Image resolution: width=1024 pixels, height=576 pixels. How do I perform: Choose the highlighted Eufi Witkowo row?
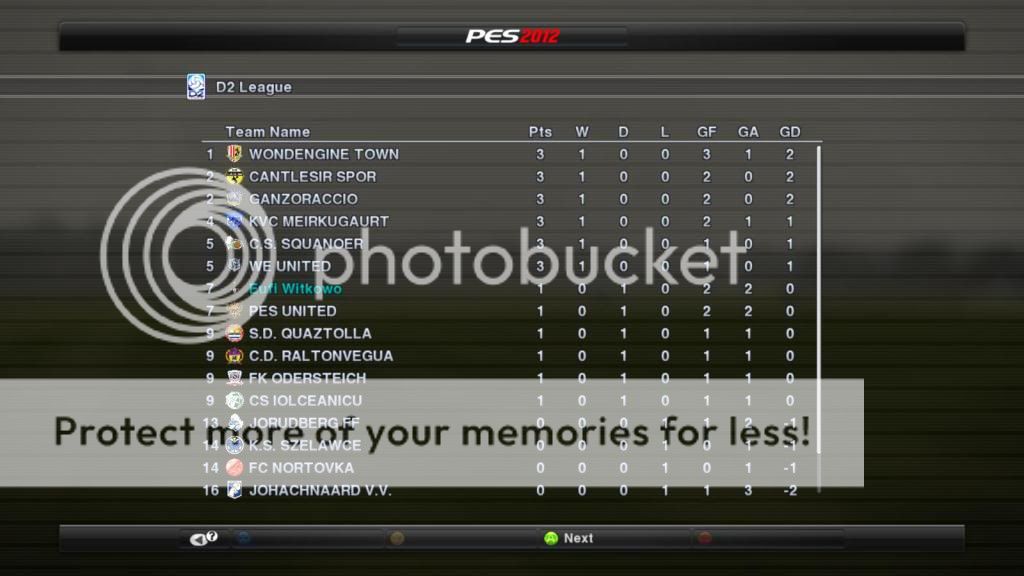[295, 289]
